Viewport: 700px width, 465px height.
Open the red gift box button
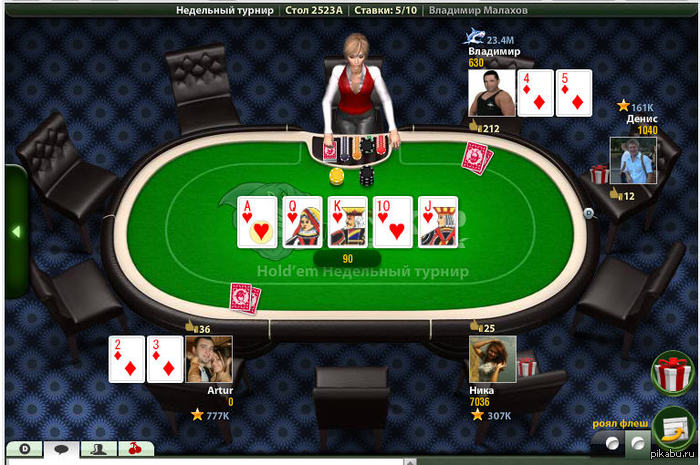pos(675,374)
